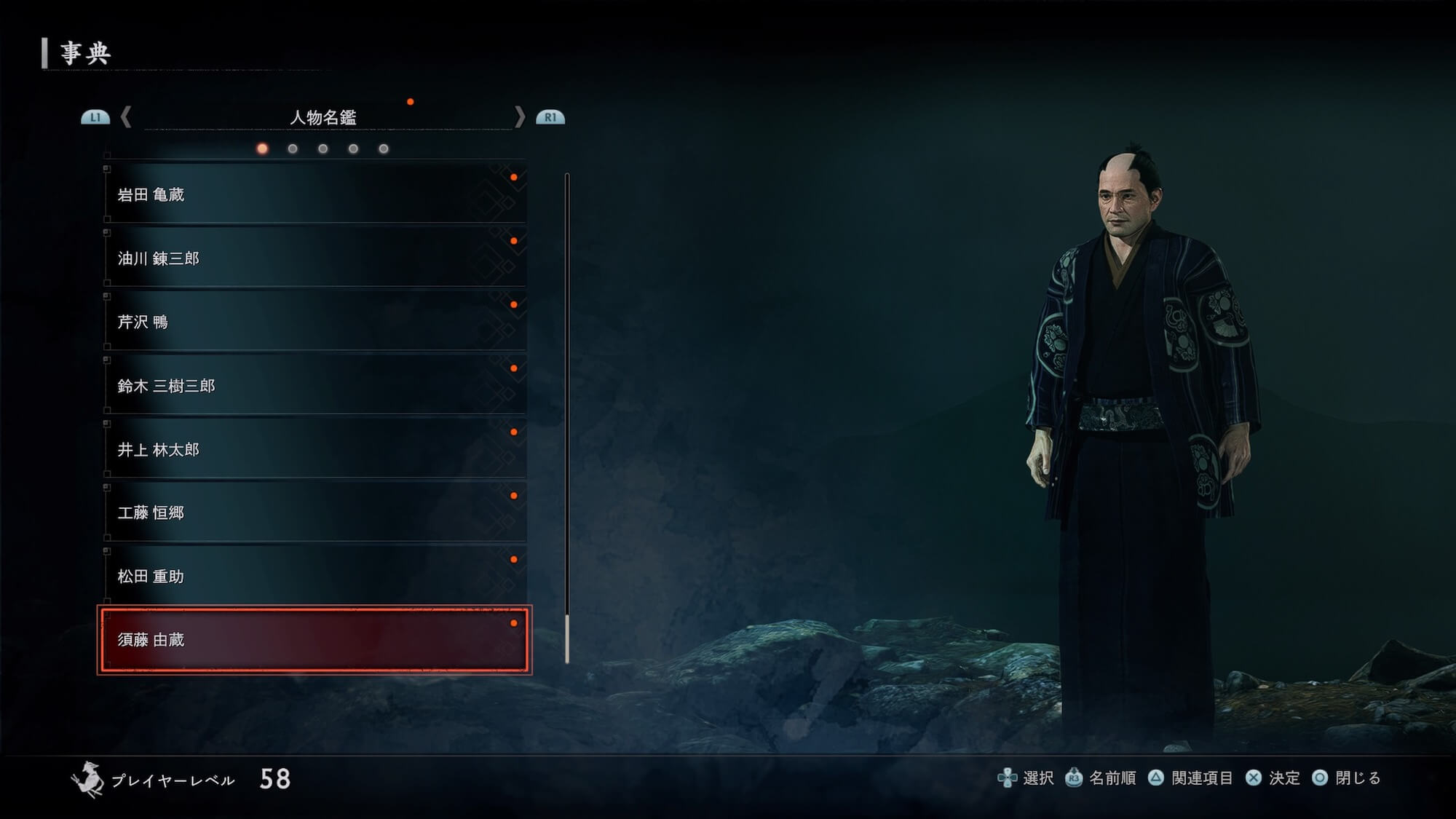
Task: Jump to the last page dot
Action: point(384,149)
